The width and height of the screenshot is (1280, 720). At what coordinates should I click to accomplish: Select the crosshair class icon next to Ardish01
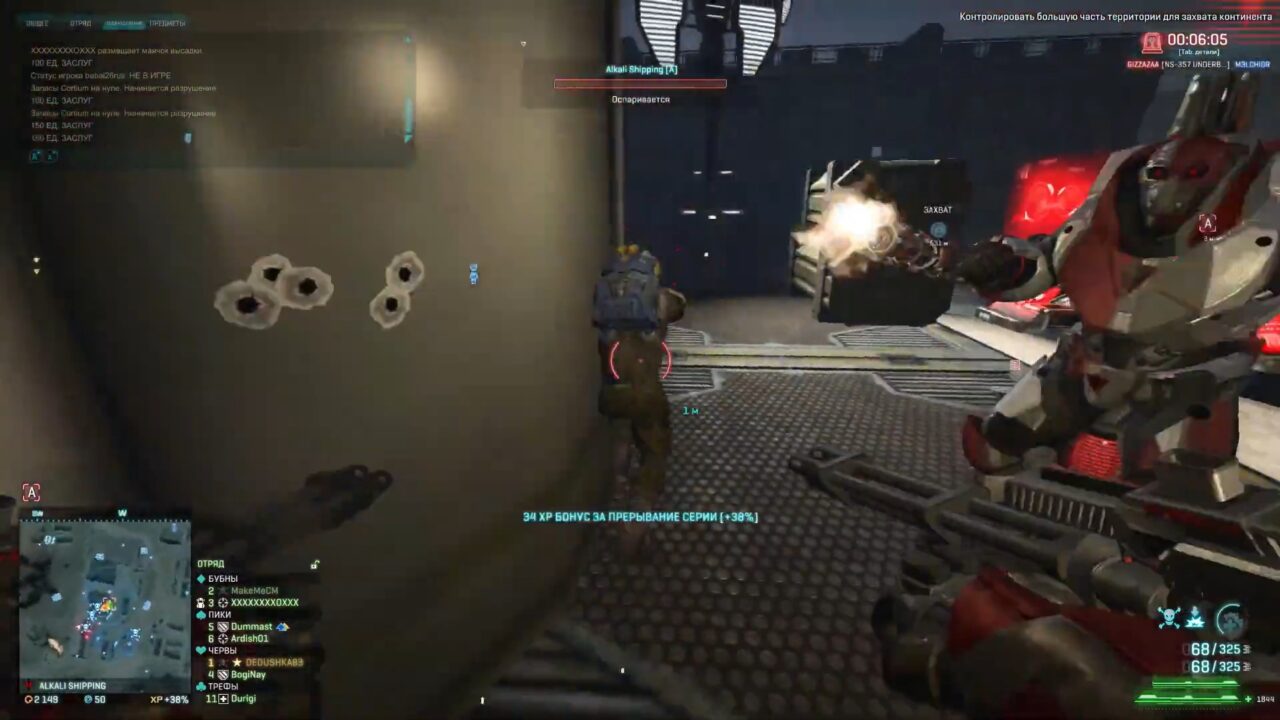(x=221, y=637)
